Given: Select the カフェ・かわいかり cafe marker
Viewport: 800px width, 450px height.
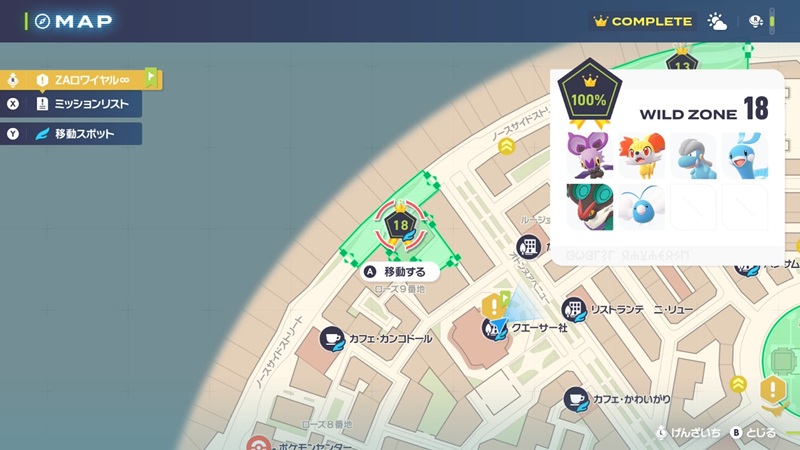Looking at the screenshot, I should click(575, 400).
